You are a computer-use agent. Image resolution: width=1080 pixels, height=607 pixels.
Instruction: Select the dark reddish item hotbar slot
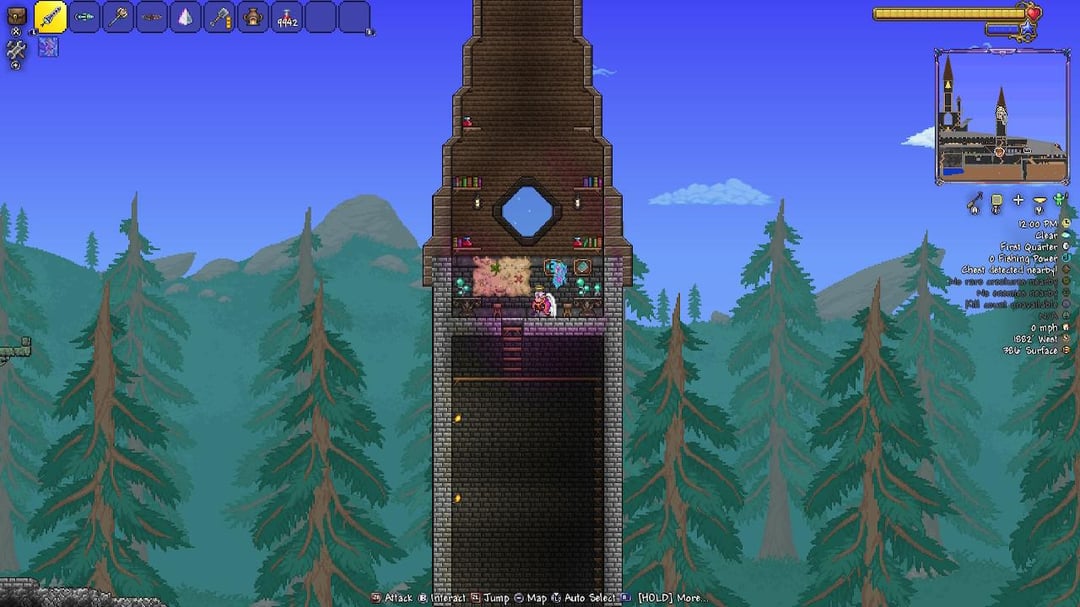pyautogui.click(x=152, y=17)
